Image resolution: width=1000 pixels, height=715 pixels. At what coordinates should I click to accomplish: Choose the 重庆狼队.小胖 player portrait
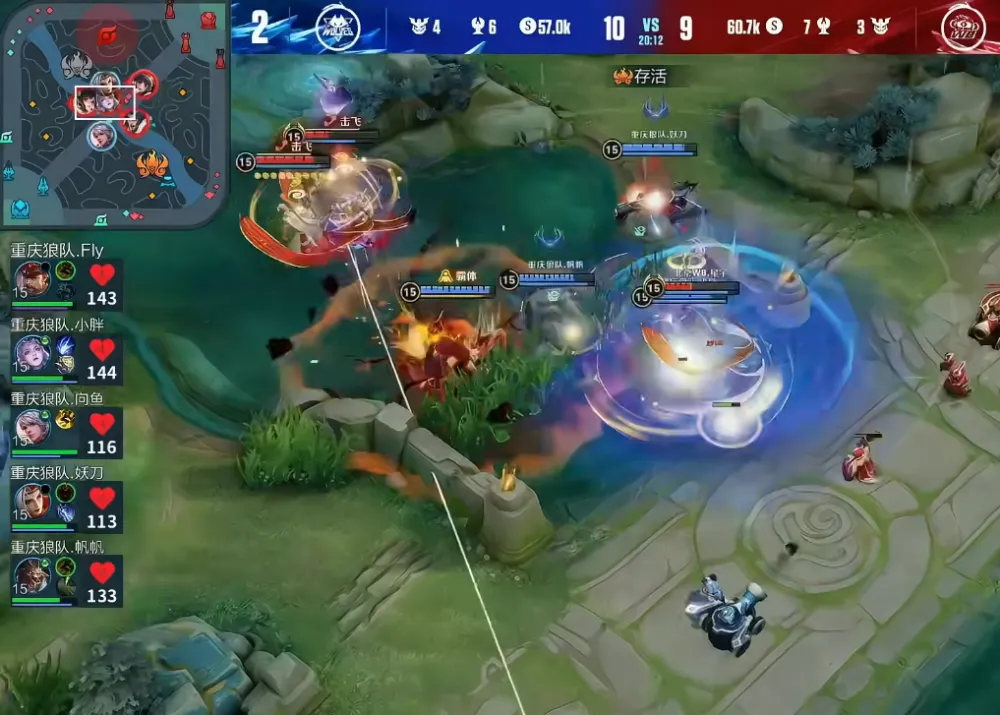point(31,353)
